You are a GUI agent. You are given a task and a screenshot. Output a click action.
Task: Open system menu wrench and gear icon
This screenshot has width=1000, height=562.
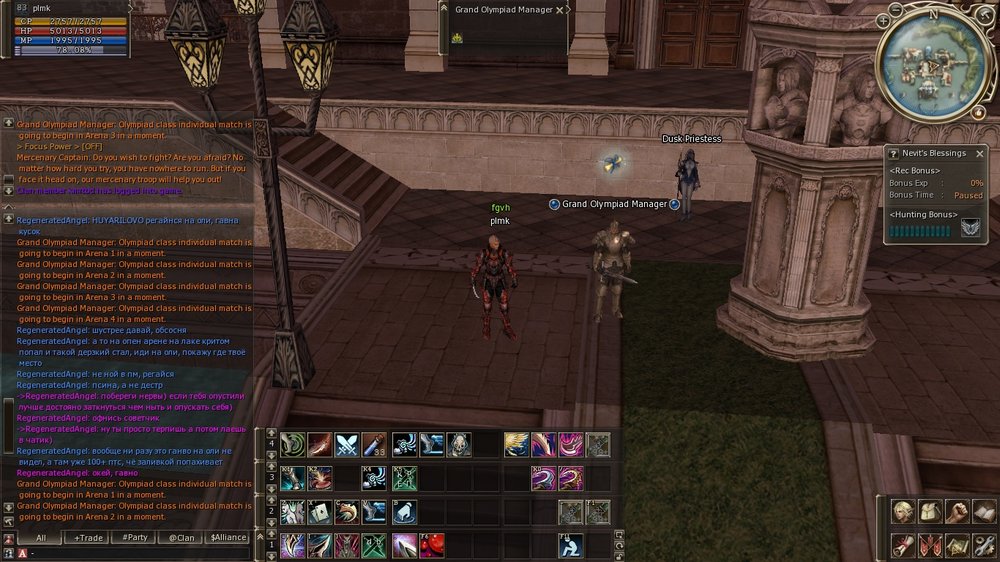[983, 545]
